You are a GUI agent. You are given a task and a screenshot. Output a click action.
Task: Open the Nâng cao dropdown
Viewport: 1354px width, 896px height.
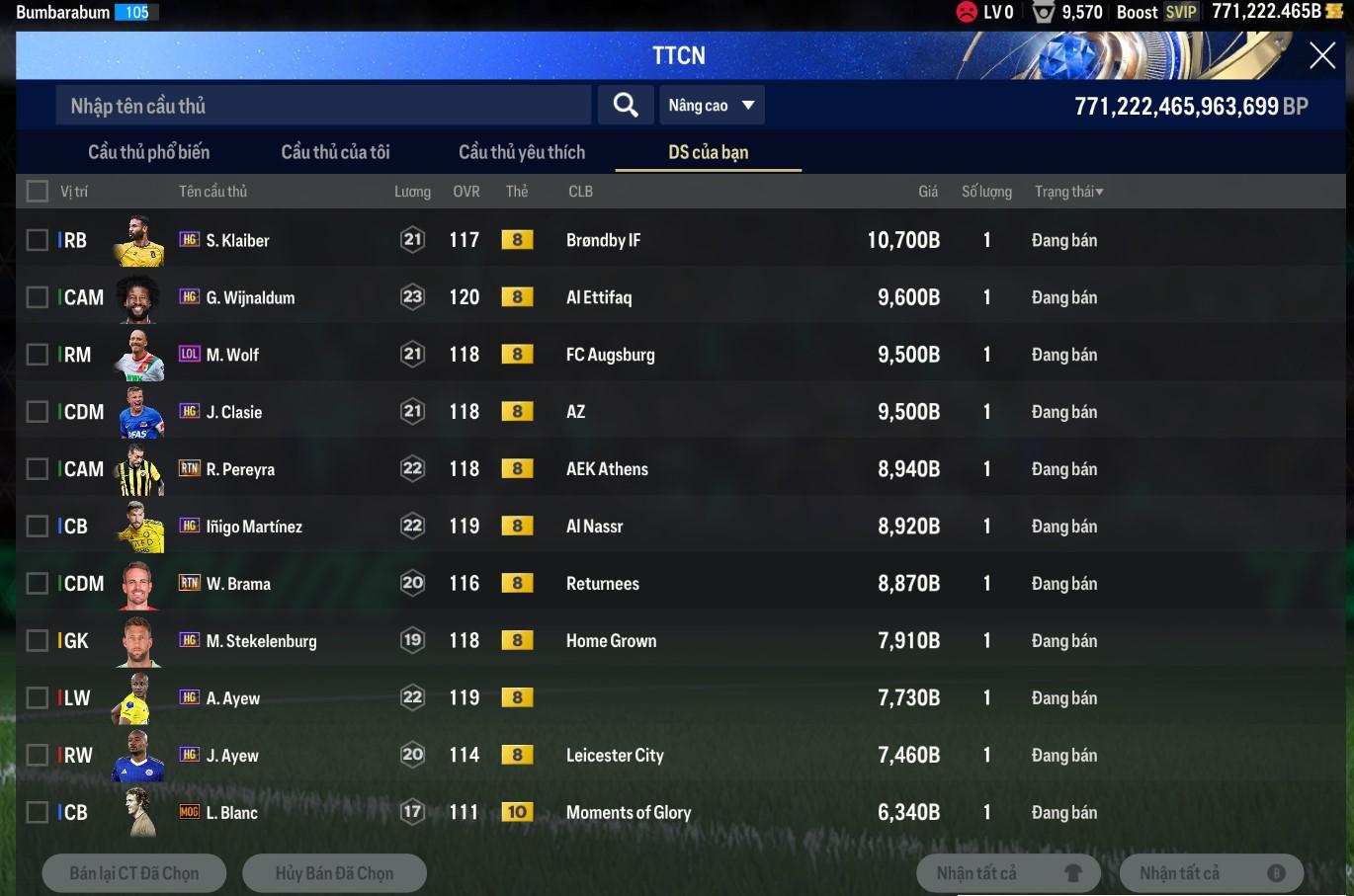tap(712, 106)
